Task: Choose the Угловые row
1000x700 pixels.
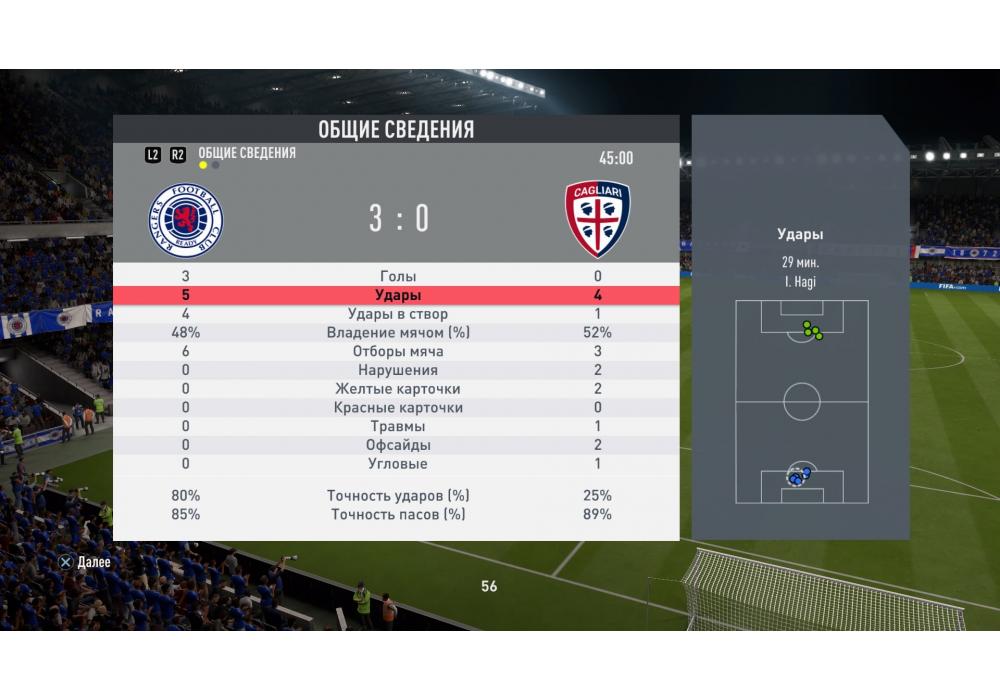Action: 398,464
